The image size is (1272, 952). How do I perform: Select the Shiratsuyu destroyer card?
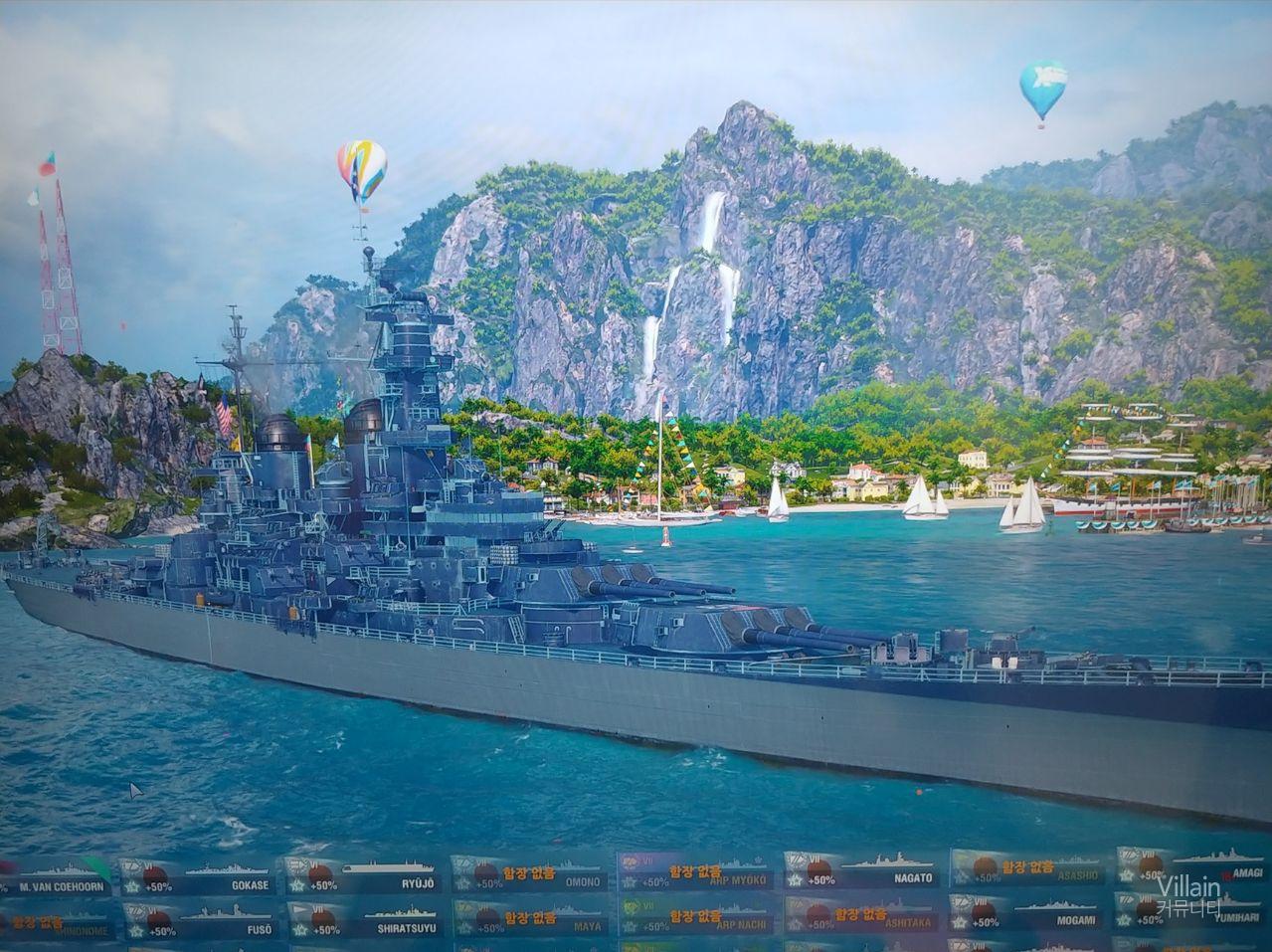click(x=365, y=919)
